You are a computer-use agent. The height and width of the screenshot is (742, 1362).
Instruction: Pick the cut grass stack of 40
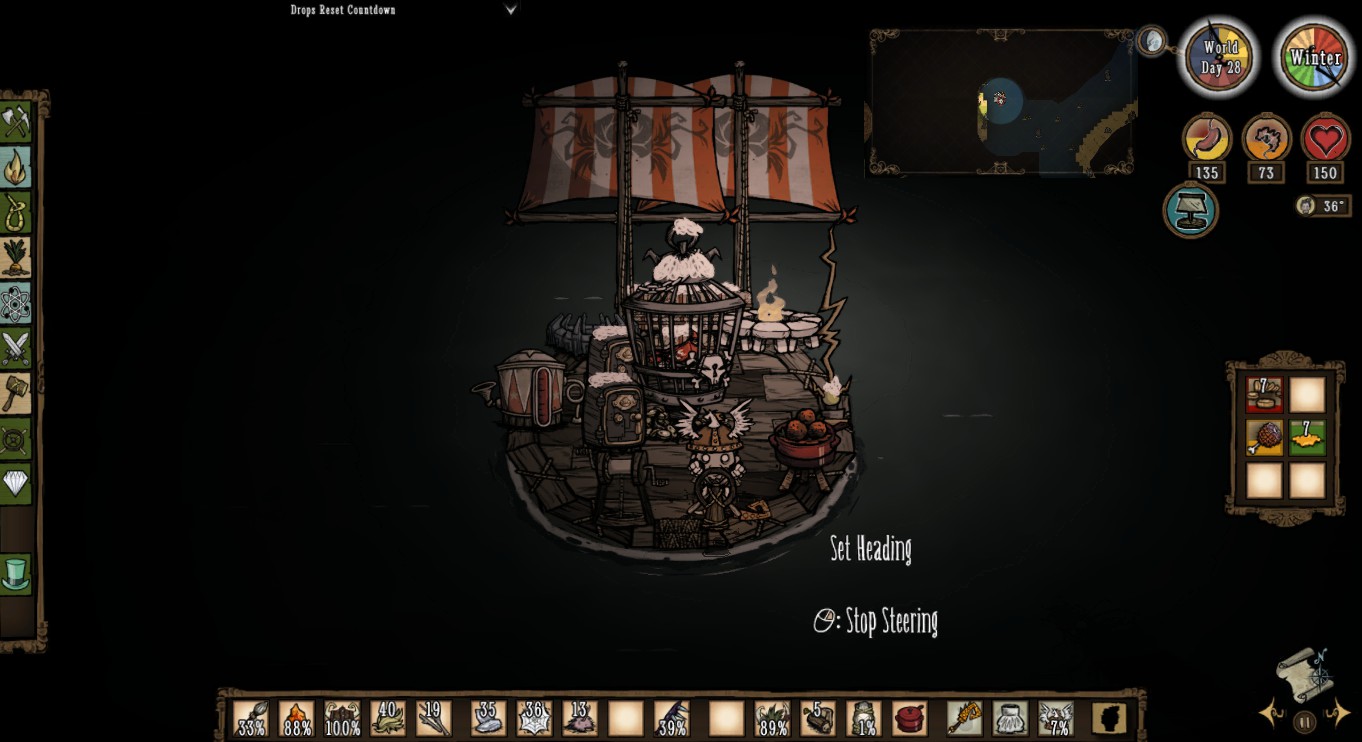388,718
